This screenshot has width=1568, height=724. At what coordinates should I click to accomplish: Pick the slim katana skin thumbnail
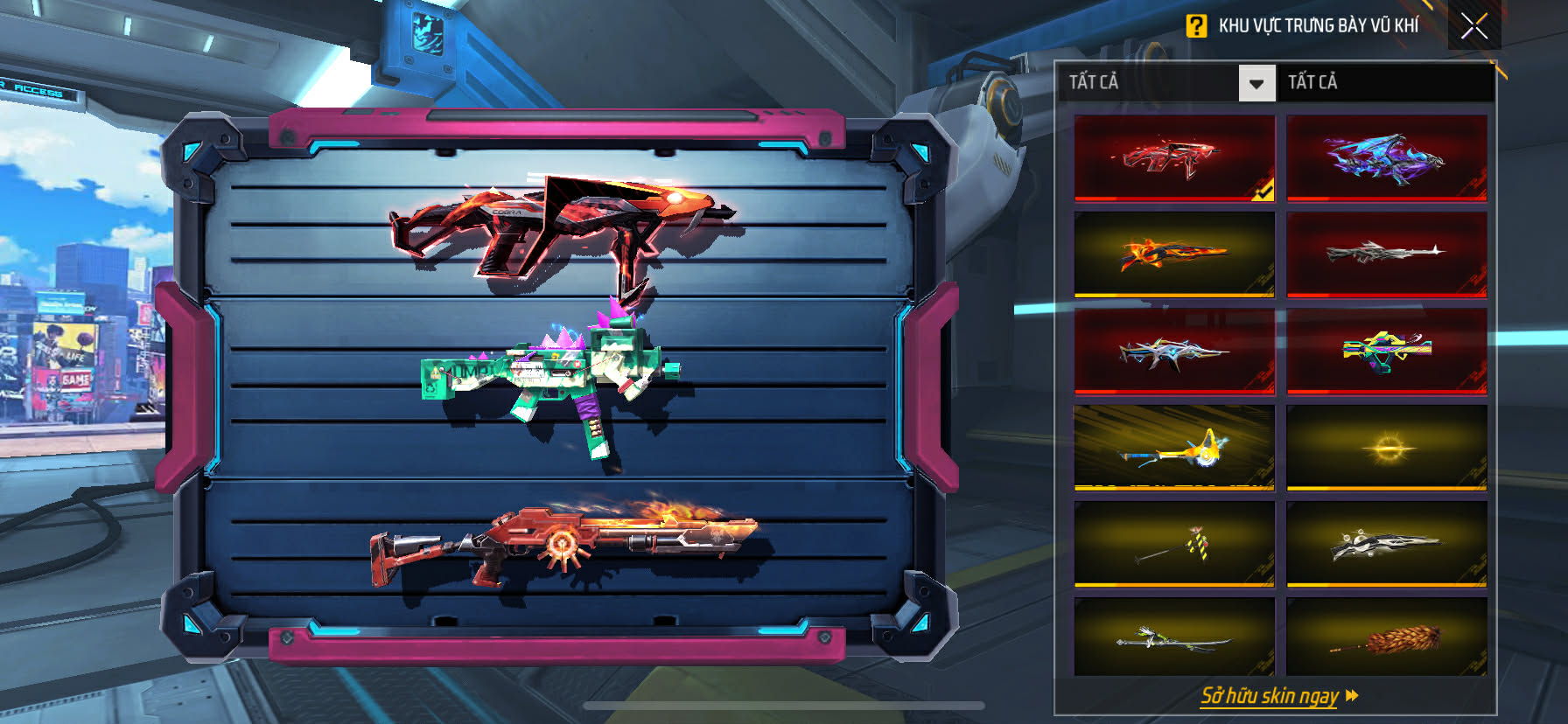coord(1173,638)
